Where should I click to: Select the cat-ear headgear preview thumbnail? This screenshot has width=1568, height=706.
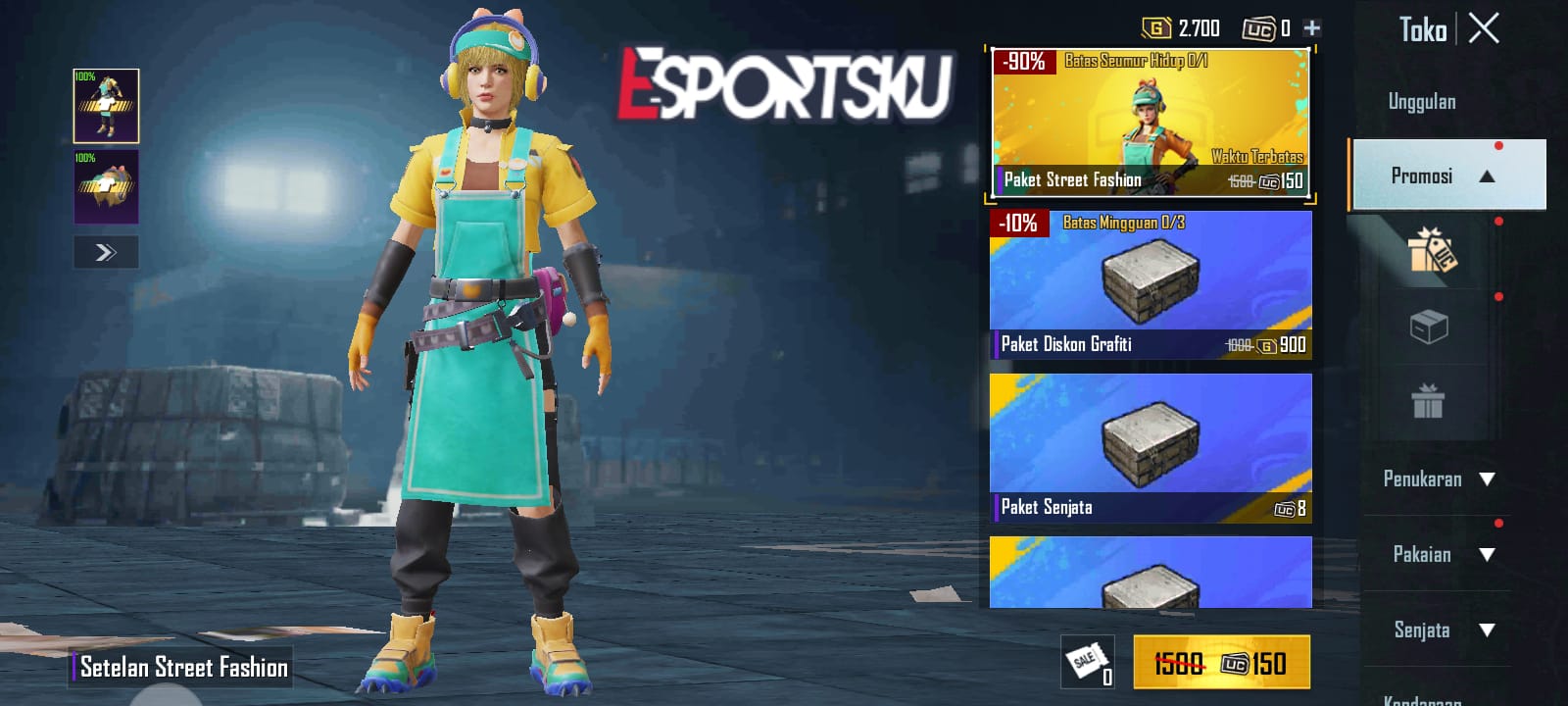pos(106,186)
